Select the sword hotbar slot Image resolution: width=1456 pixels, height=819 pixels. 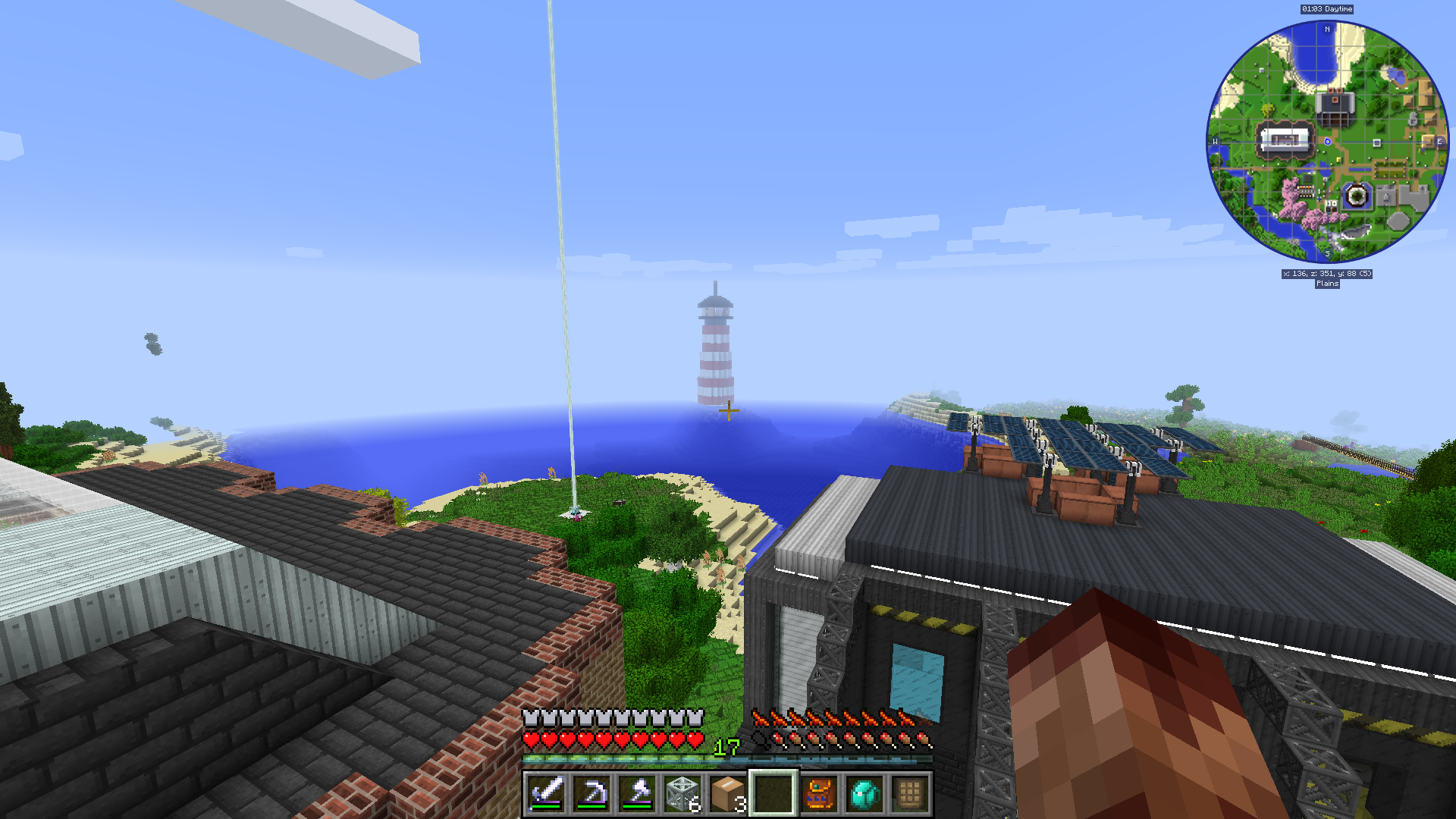pyautogui.click(x=546, y=793)
